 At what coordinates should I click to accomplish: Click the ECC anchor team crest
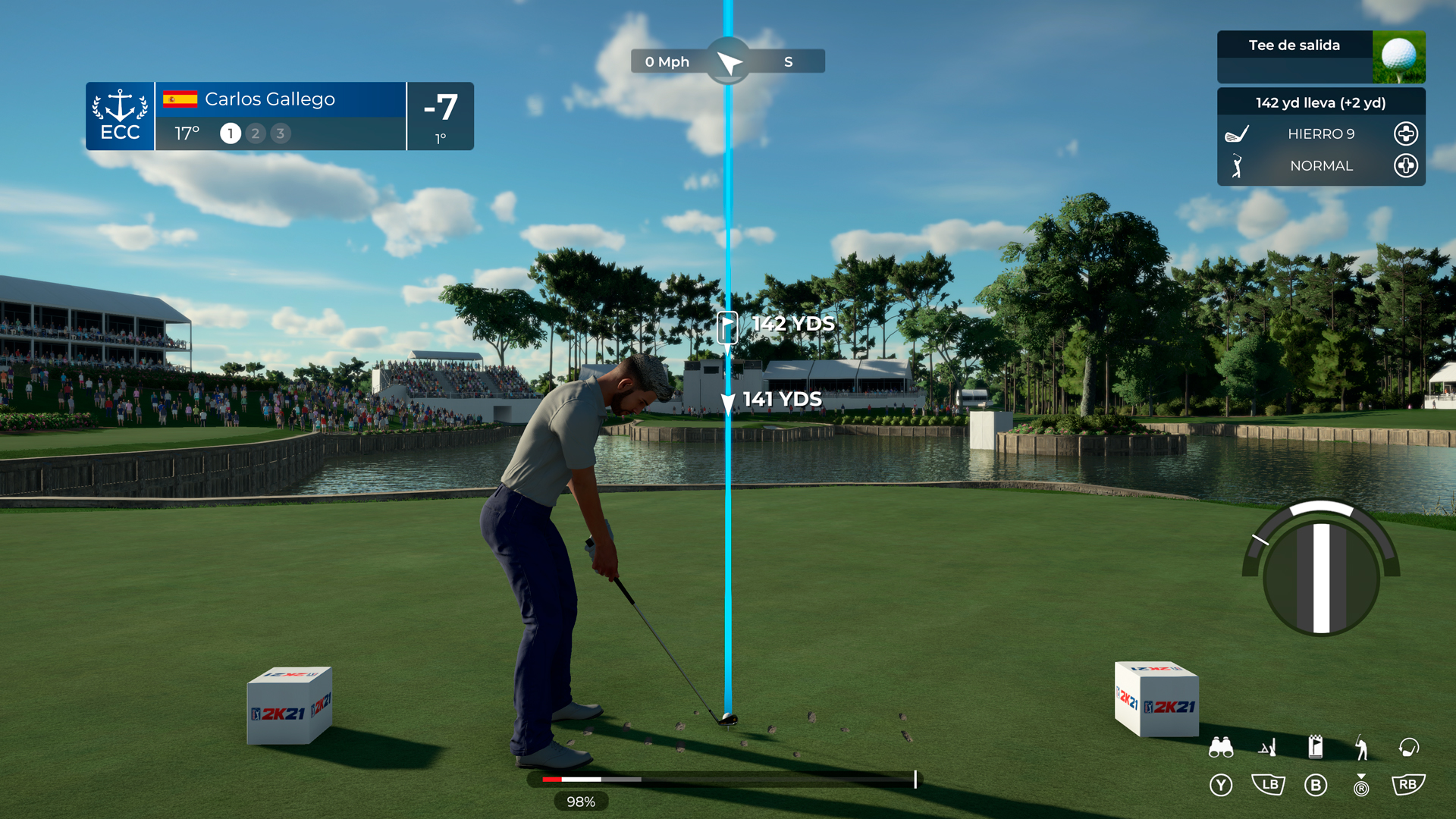[x=120, y=115]
